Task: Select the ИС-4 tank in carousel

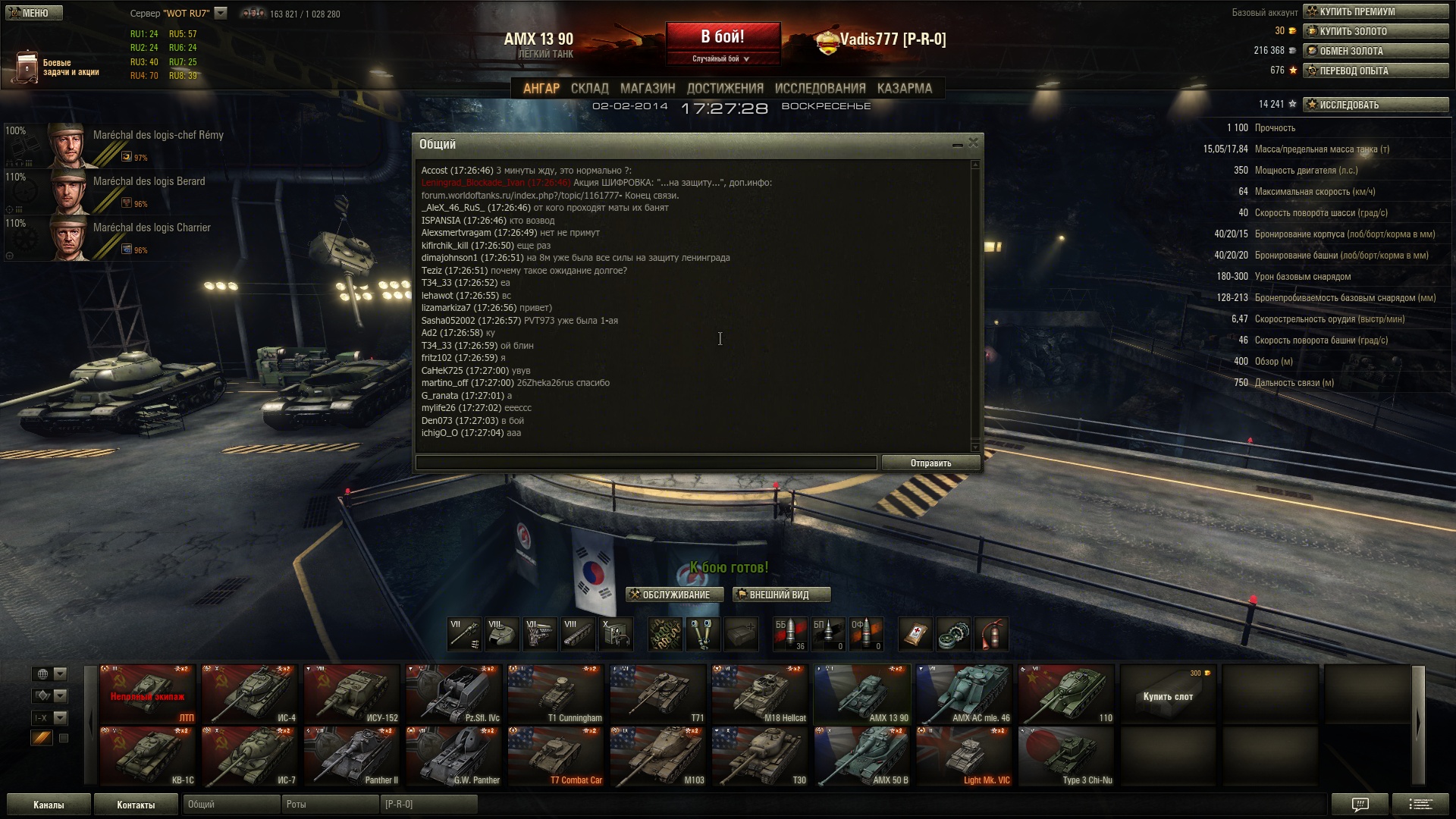Action: pyautogui.click(x=249, y=694)
